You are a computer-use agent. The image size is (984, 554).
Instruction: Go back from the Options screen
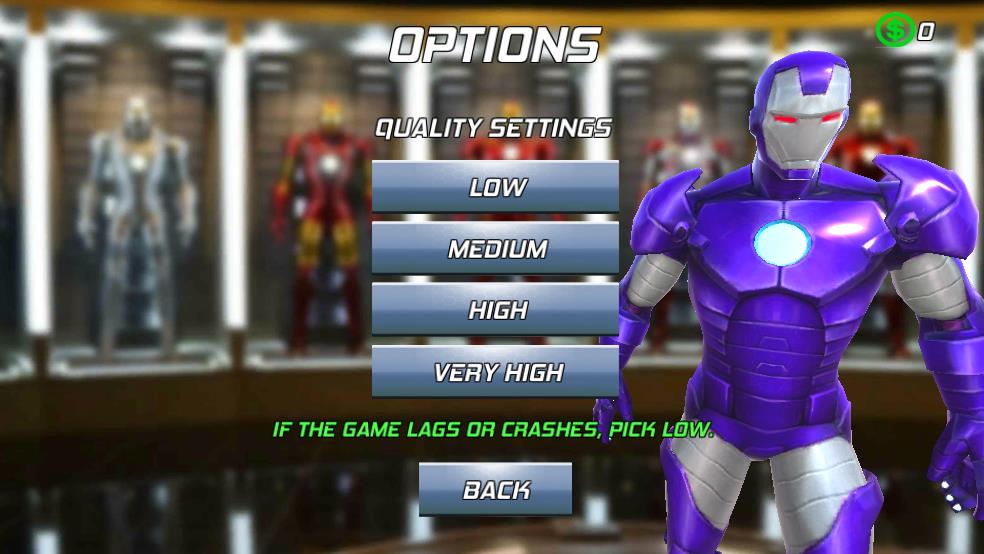tap(495, 490)
